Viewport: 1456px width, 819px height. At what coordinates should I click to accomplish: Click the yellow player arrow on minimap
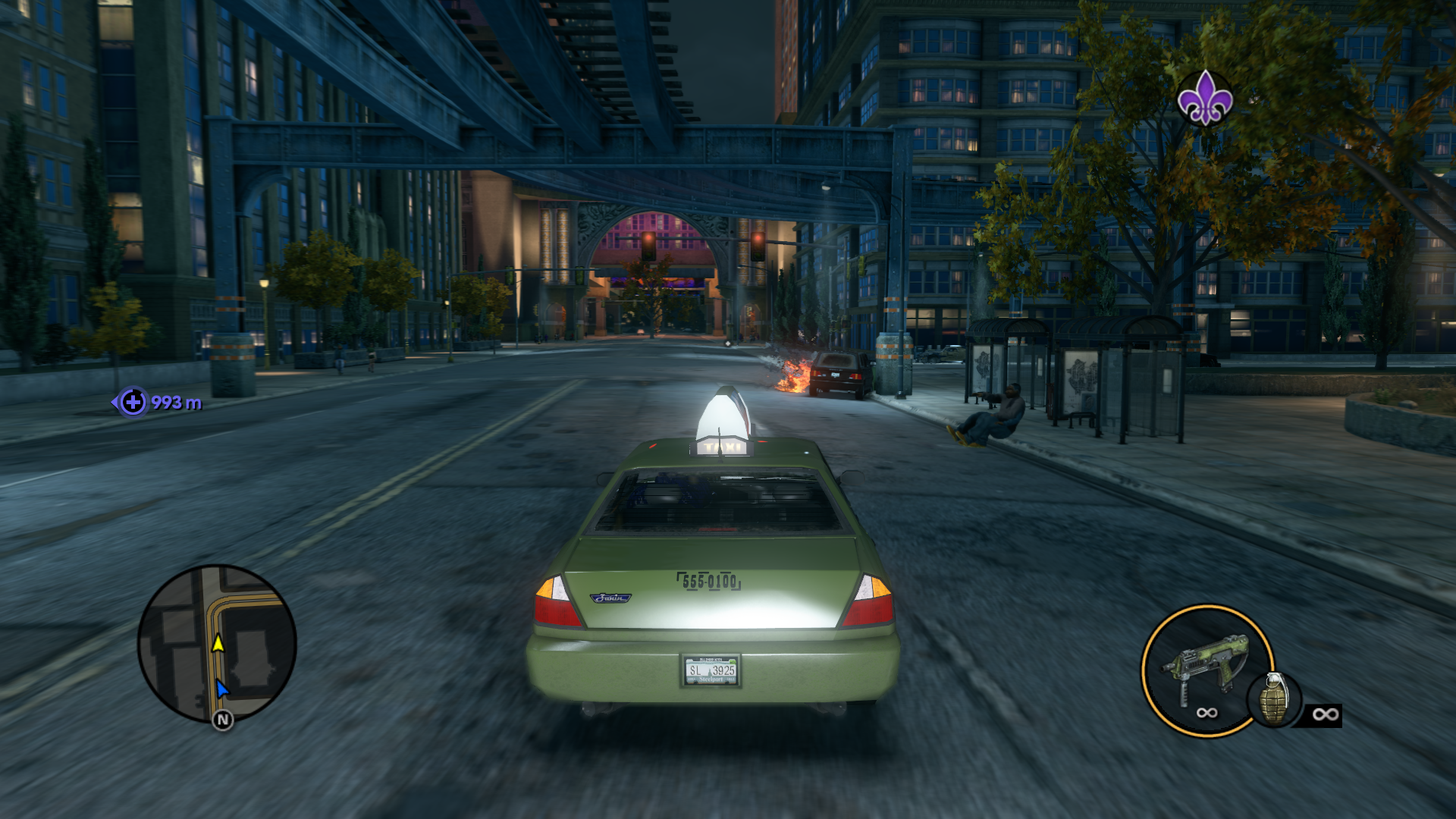(218, 644)
